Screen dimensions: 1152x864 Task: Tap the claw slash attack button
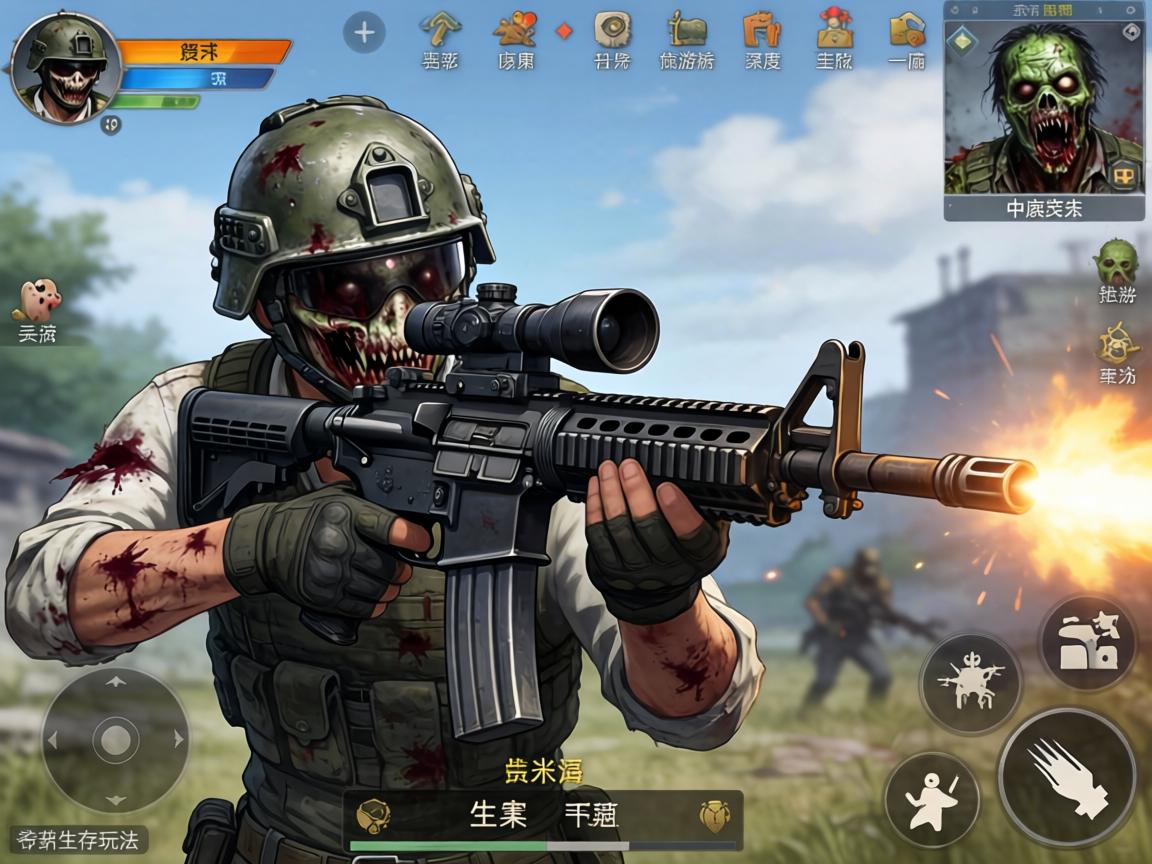(1066, 777)
